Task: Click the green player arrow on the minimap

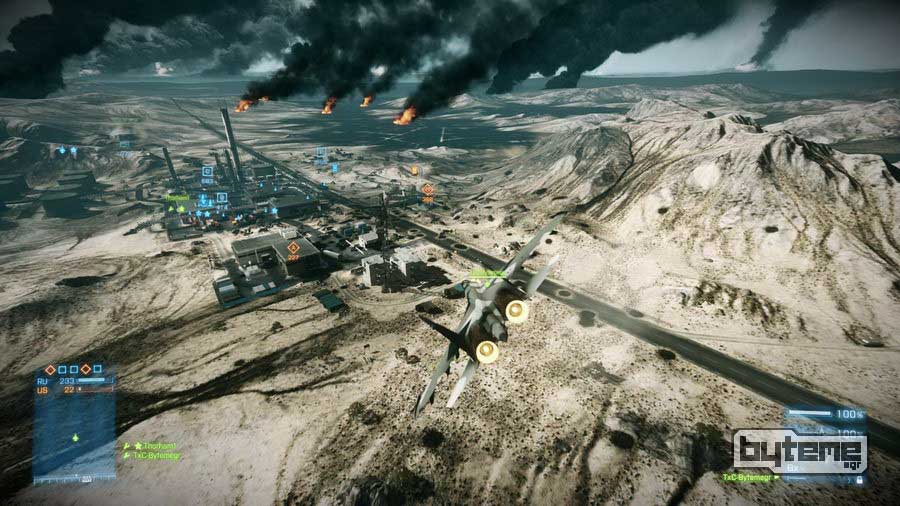Action: click(x=74, y=438)
